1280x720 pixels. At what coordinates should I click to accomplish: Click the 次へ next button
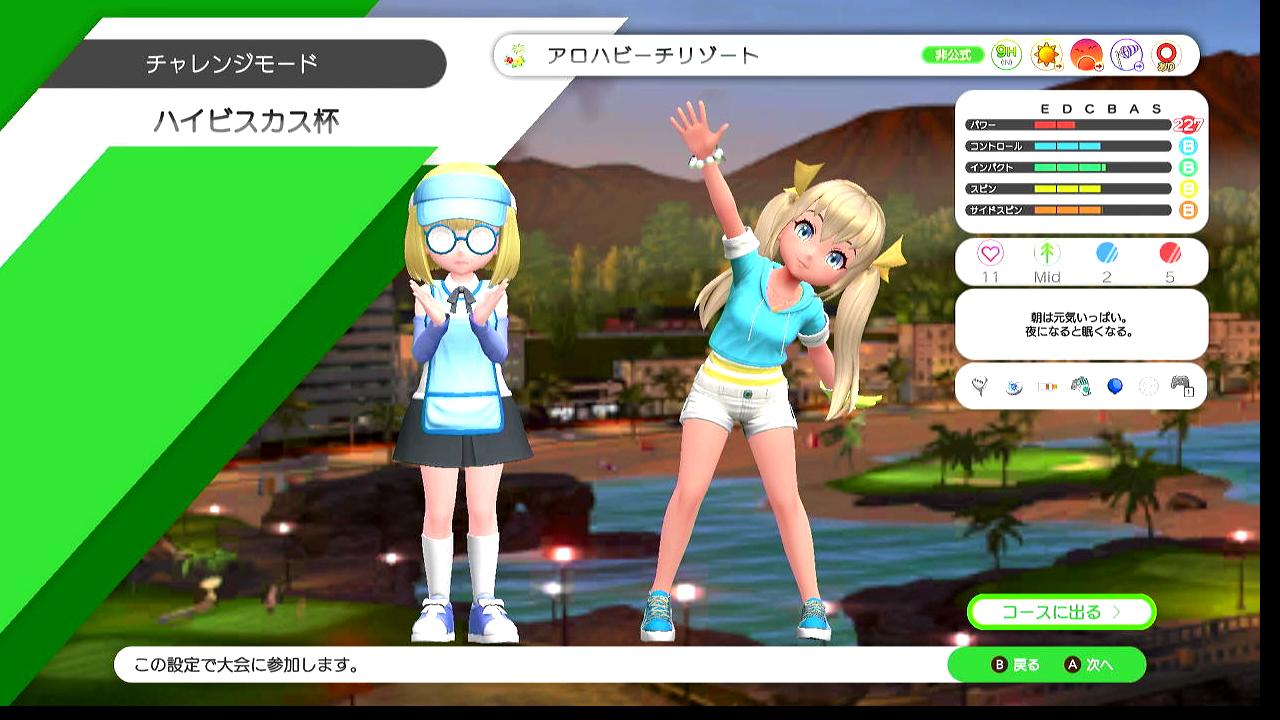[x=1090, y=665]
